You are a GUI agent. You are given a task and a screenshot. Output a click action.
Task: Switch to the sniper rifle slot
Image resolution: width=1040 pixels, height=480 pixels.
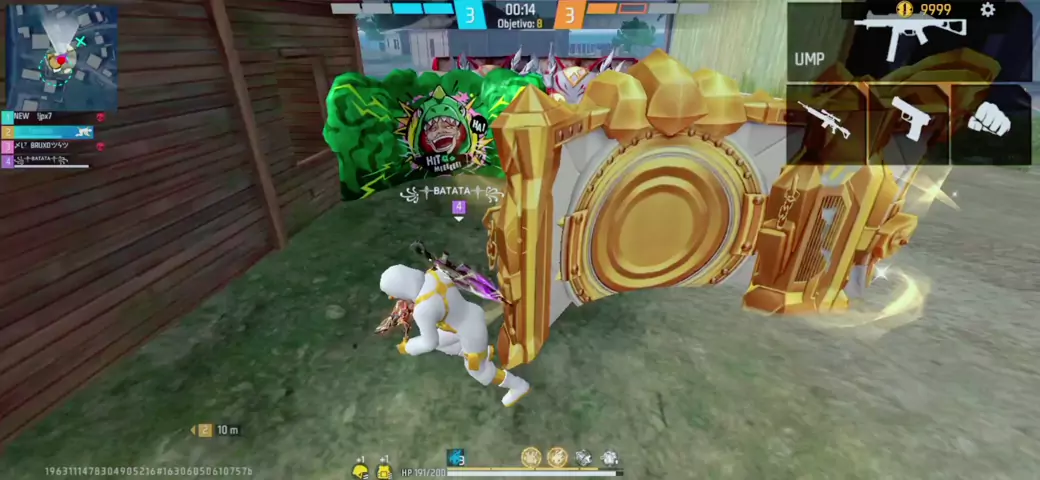click(826, 123)
